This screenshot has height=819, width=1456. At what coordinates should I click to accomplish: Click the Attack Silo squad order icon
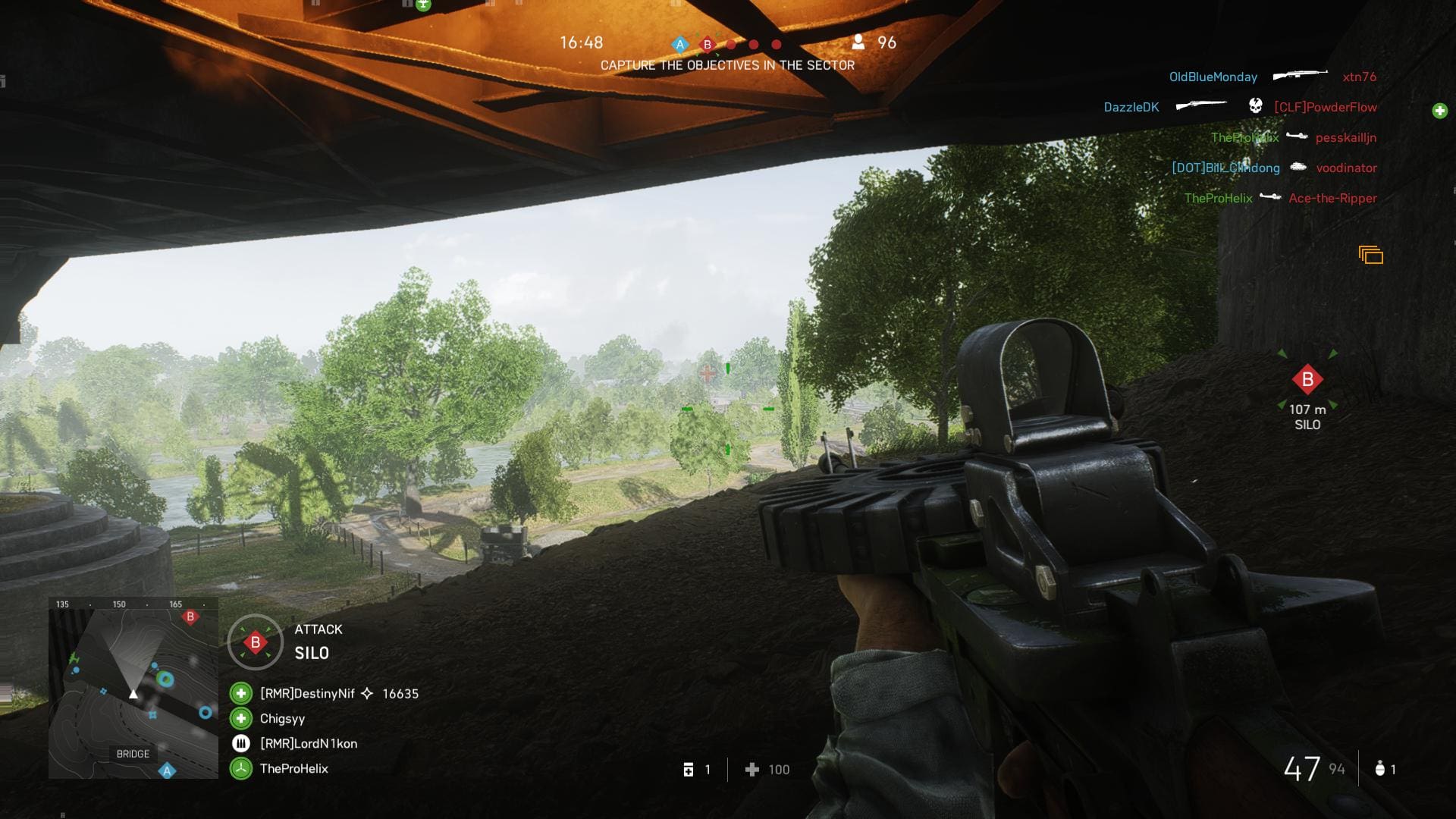coord(256,642)
